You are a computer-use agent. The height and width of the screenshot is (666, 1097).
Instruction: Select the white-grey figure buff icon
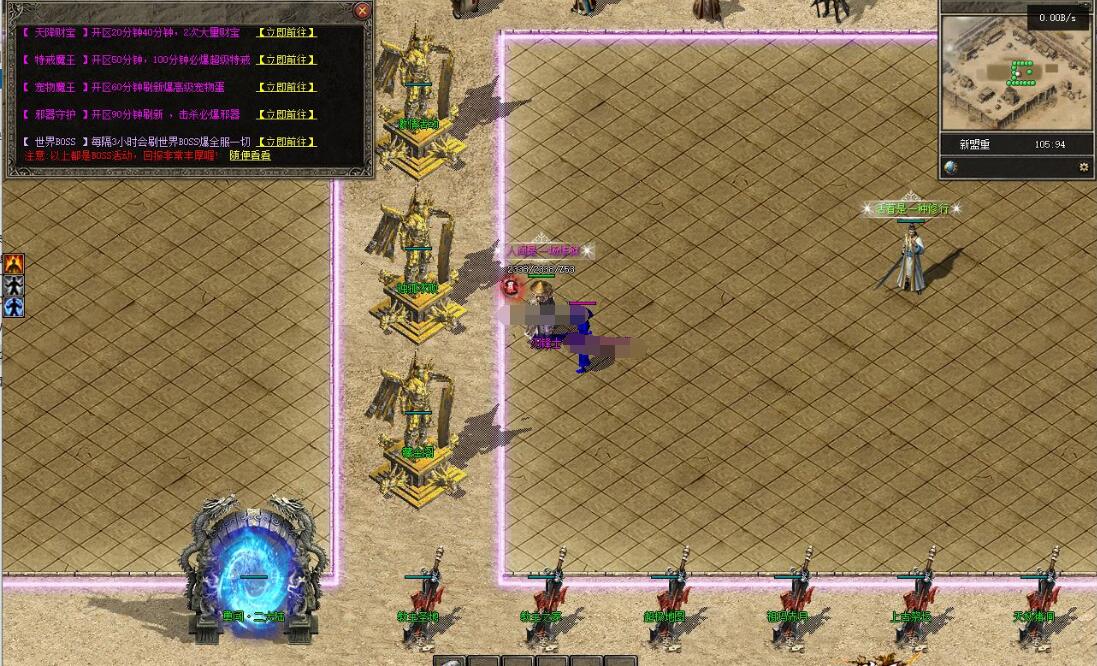point(14,286)
